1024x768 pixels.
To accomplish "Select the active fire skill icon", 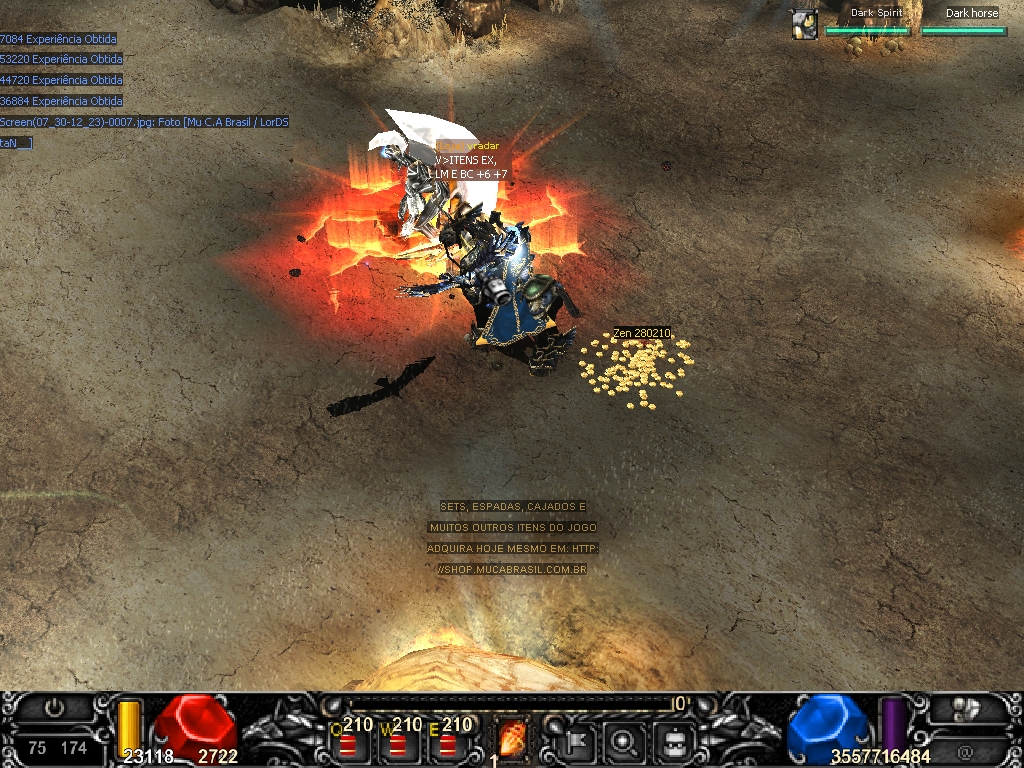I will point(512,740).
